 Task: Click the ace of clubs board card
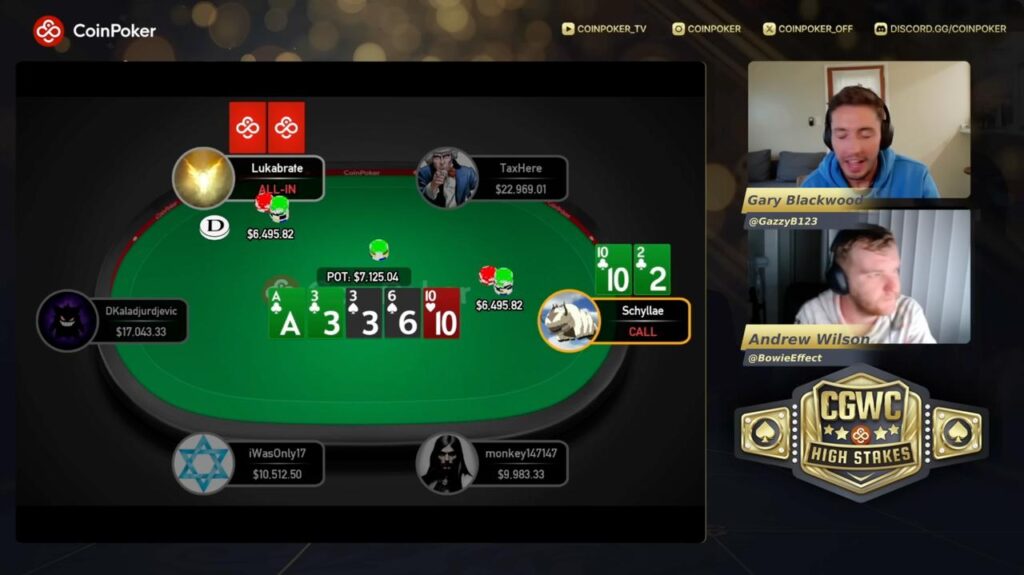[287, 313]
